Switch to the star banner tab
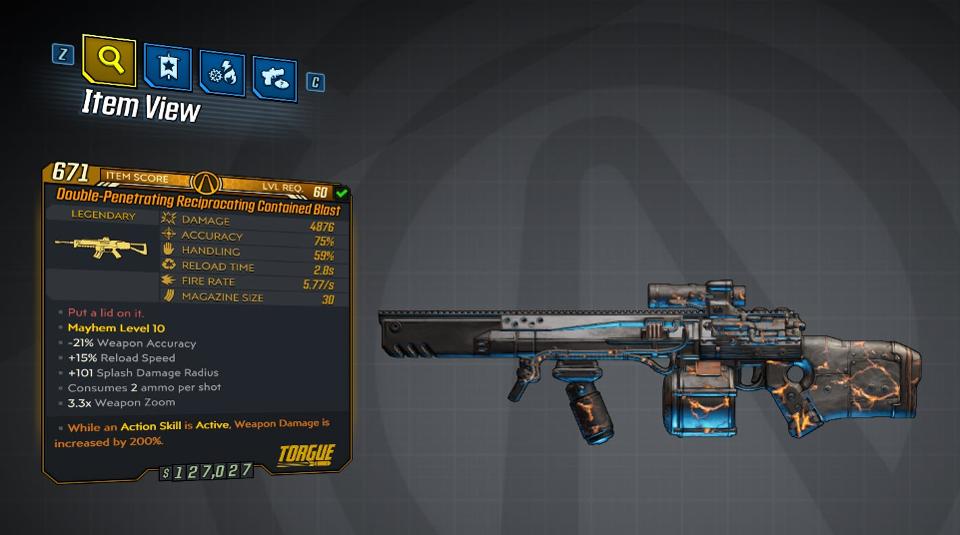Screen dimensions: 960x535 [x=166, y=67]
